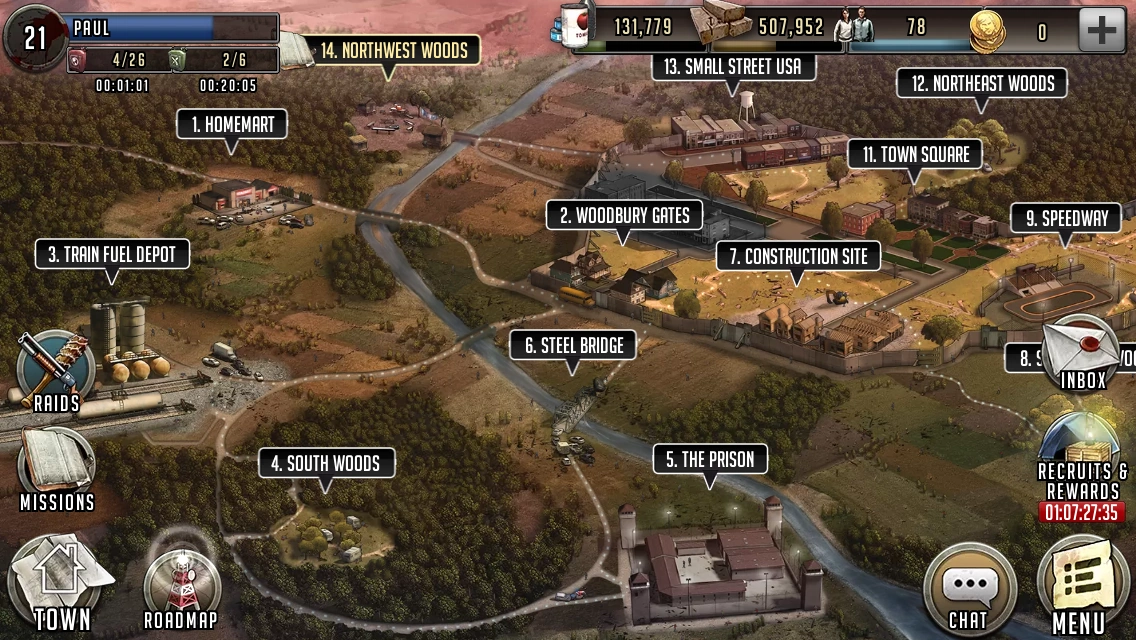Select the 1. Homemart location
Screen dimensions: 1136x640
pyautogui.click(x=232, y=125)
